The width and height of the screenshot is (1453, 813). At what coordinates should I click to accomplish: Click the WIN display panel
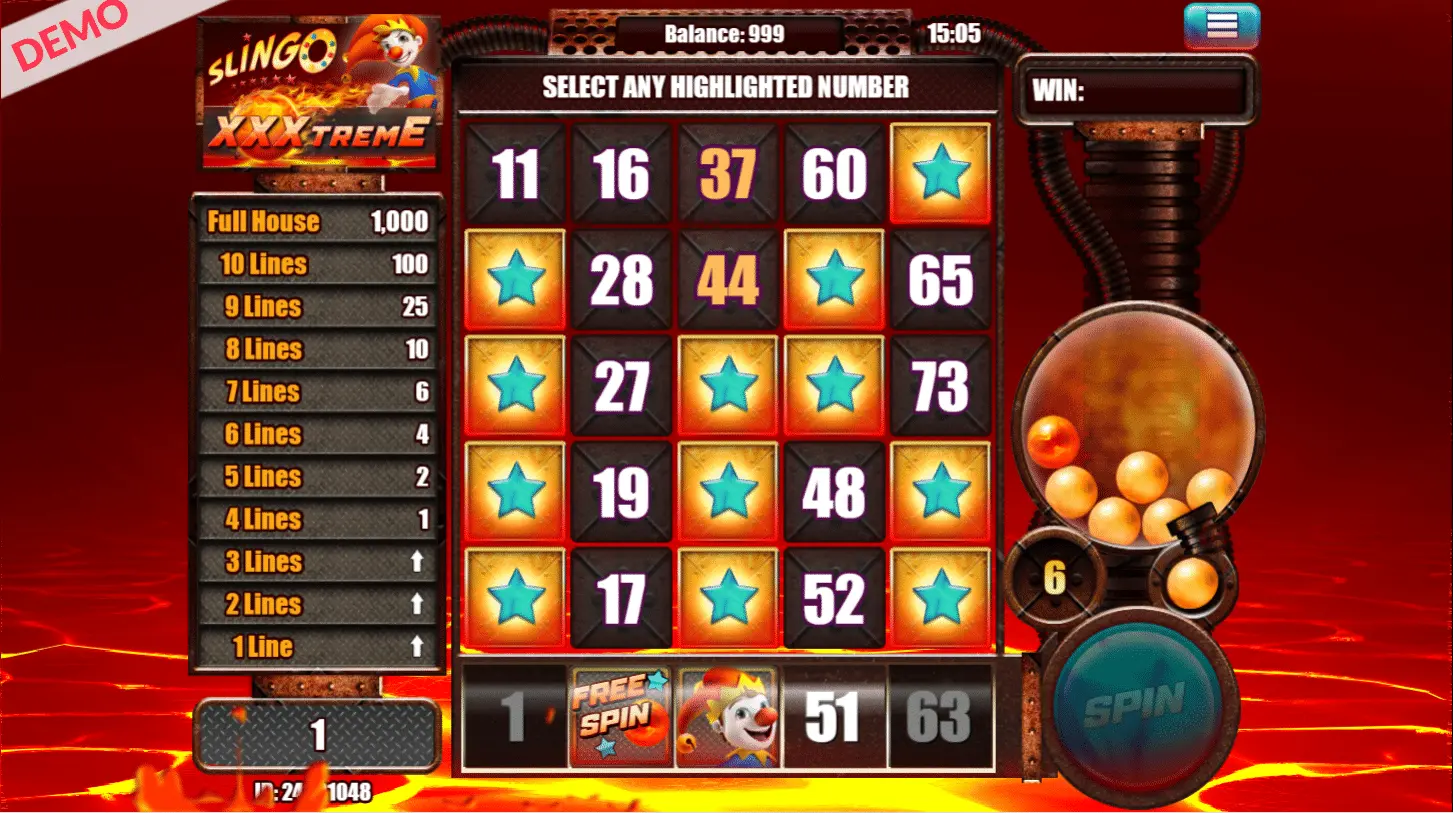point(1140,90)
